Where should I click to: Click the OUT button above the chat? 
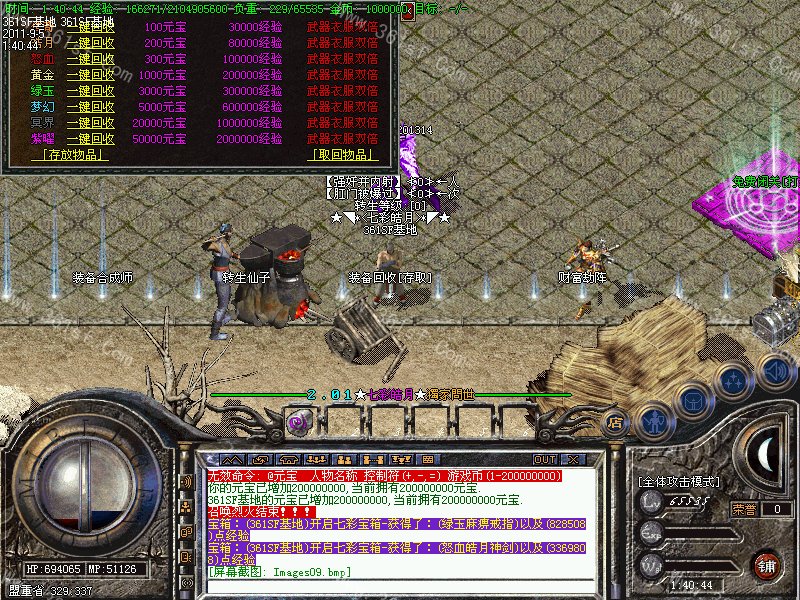click(545, 432)
